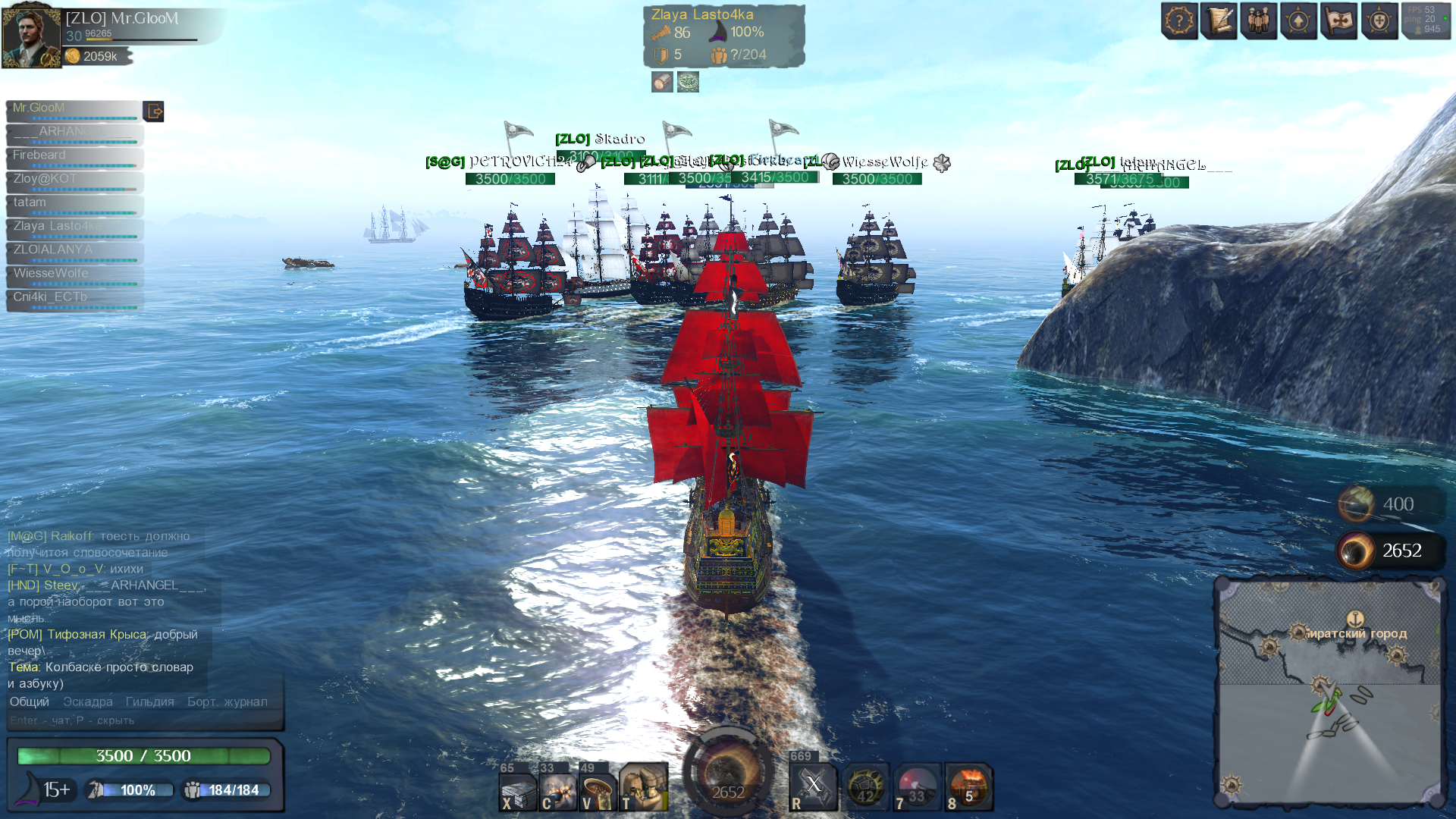Activate the crossed sabers boarding ability
The image size is (1456, 819).
(x=813, y=786)
